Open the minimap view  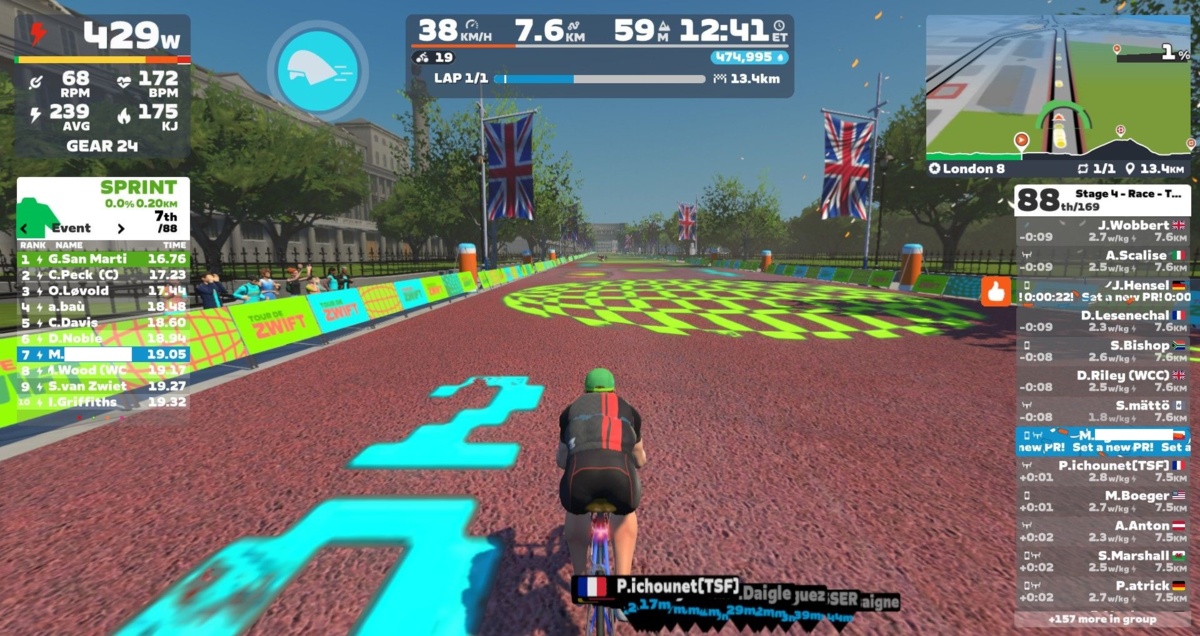click(1059, 86)
